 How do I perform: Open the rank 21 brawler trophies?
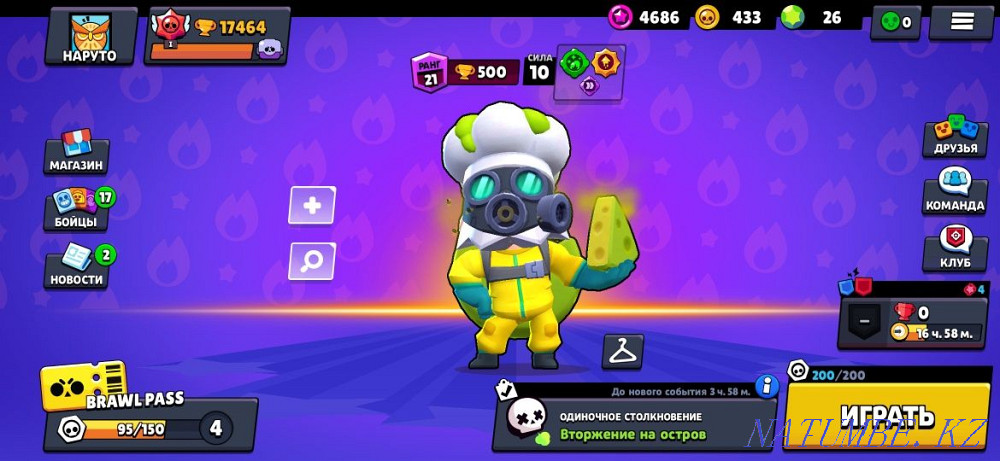[x=465, y=72]
